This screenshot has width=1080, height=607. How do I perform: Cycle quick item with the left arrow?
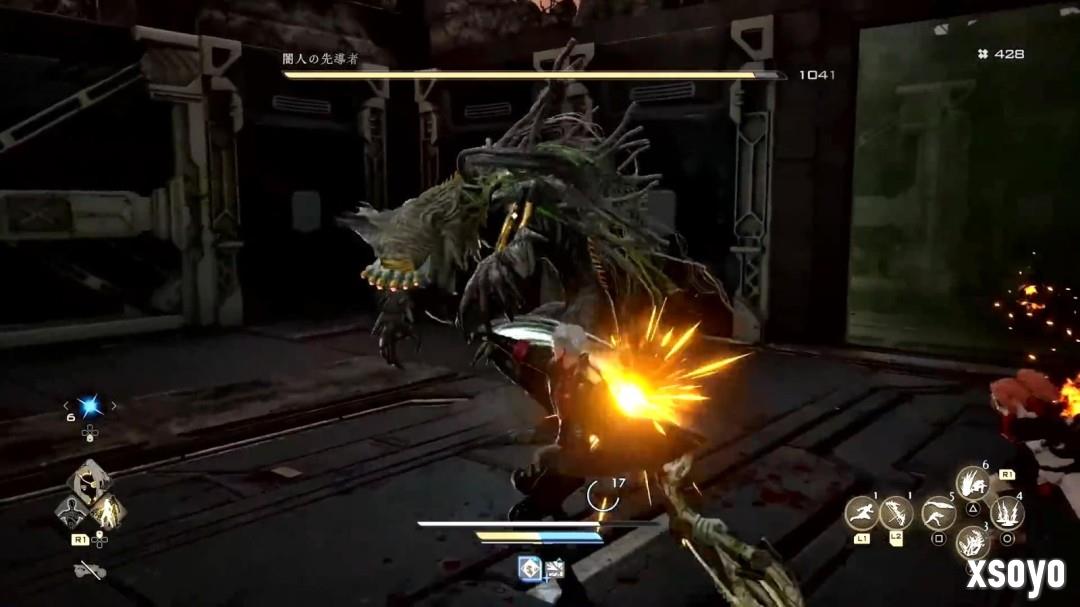click(x=67, y=406)
